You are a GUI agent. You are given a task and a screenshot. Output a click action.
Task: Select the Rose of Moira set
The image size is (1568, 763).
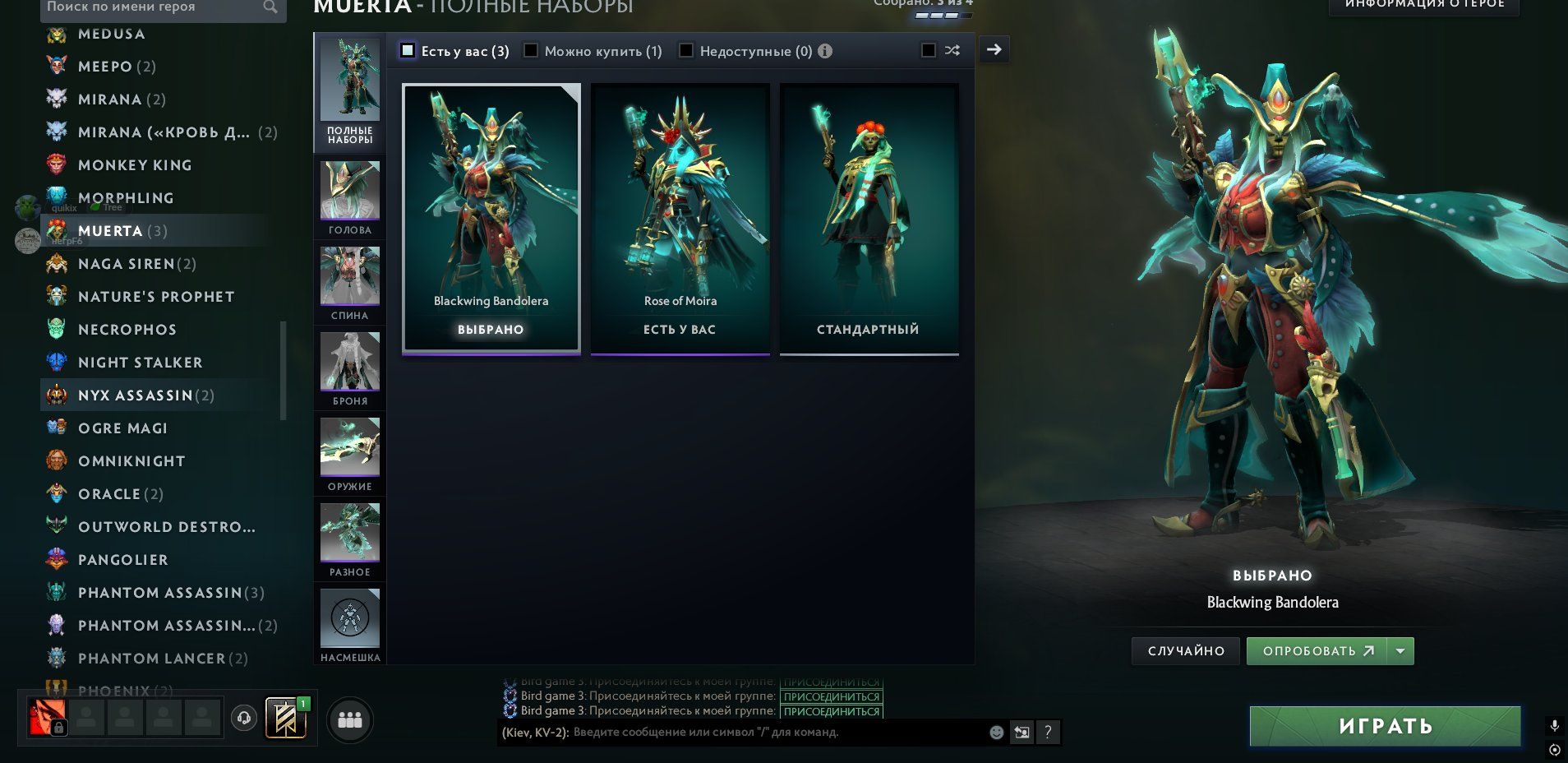pyautogui.click(x=680, y=219)
